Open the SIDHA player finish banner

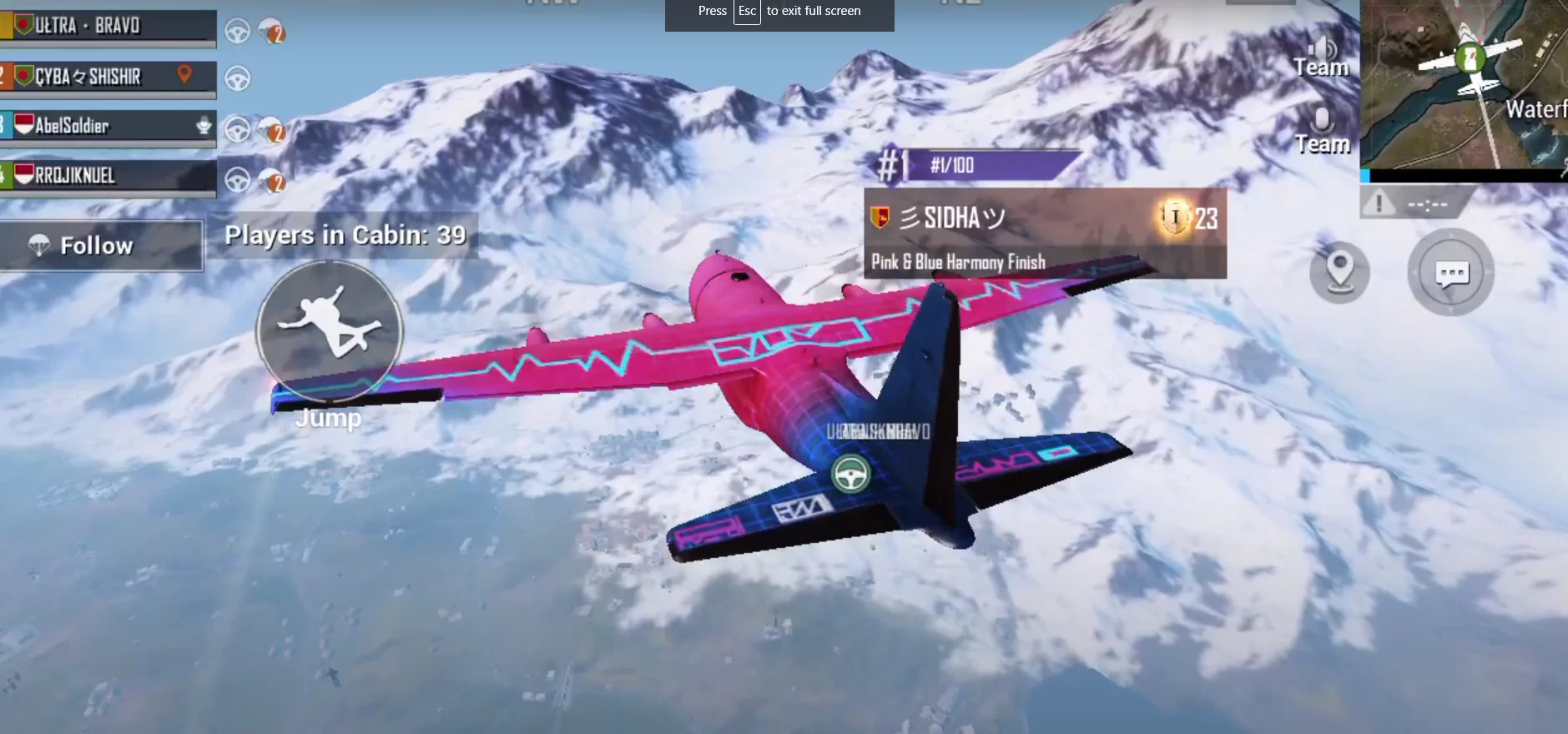[x=1045, y=234]
